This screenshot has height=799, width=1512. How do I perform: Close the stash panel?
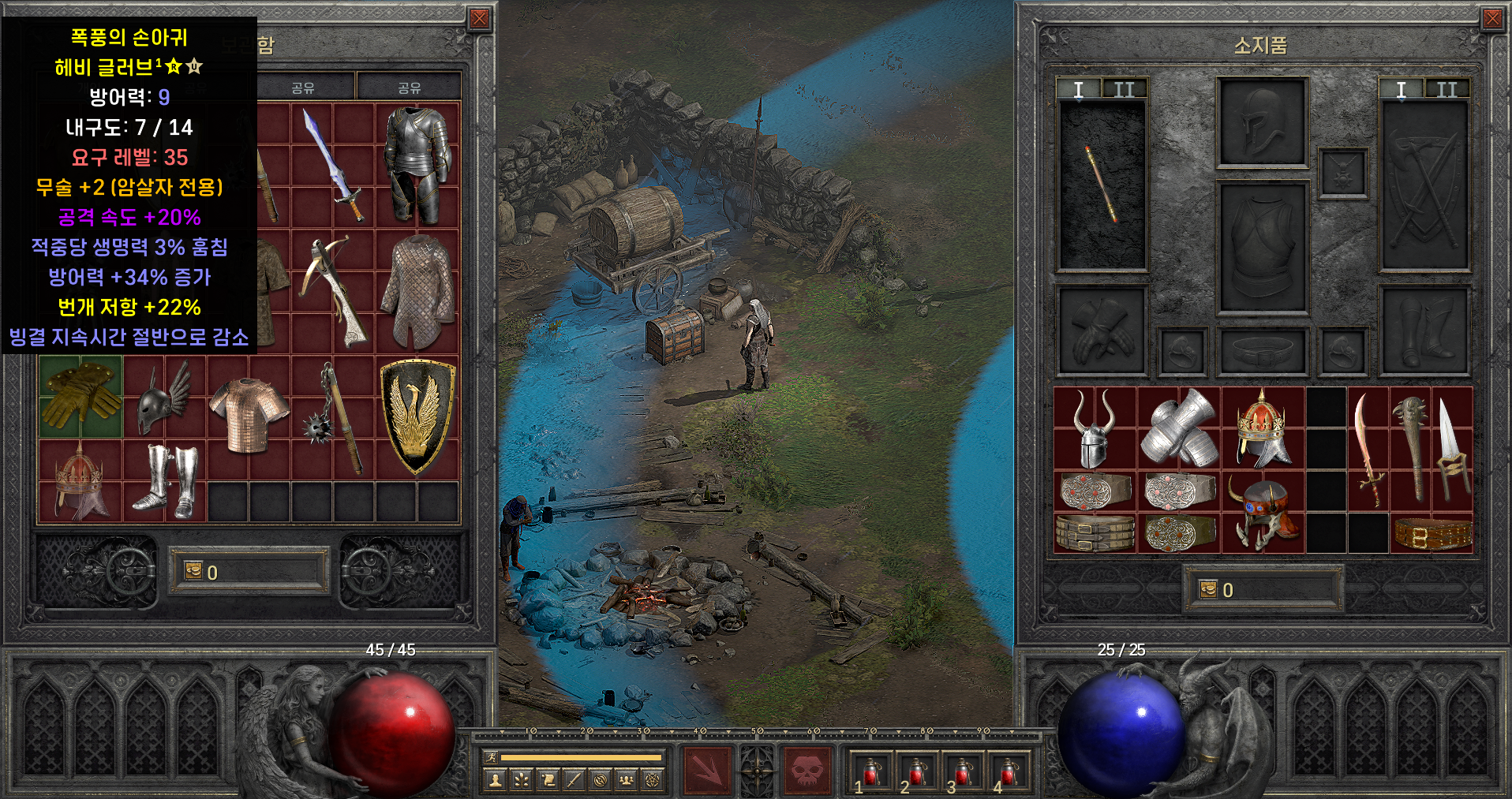coord(479,19)
